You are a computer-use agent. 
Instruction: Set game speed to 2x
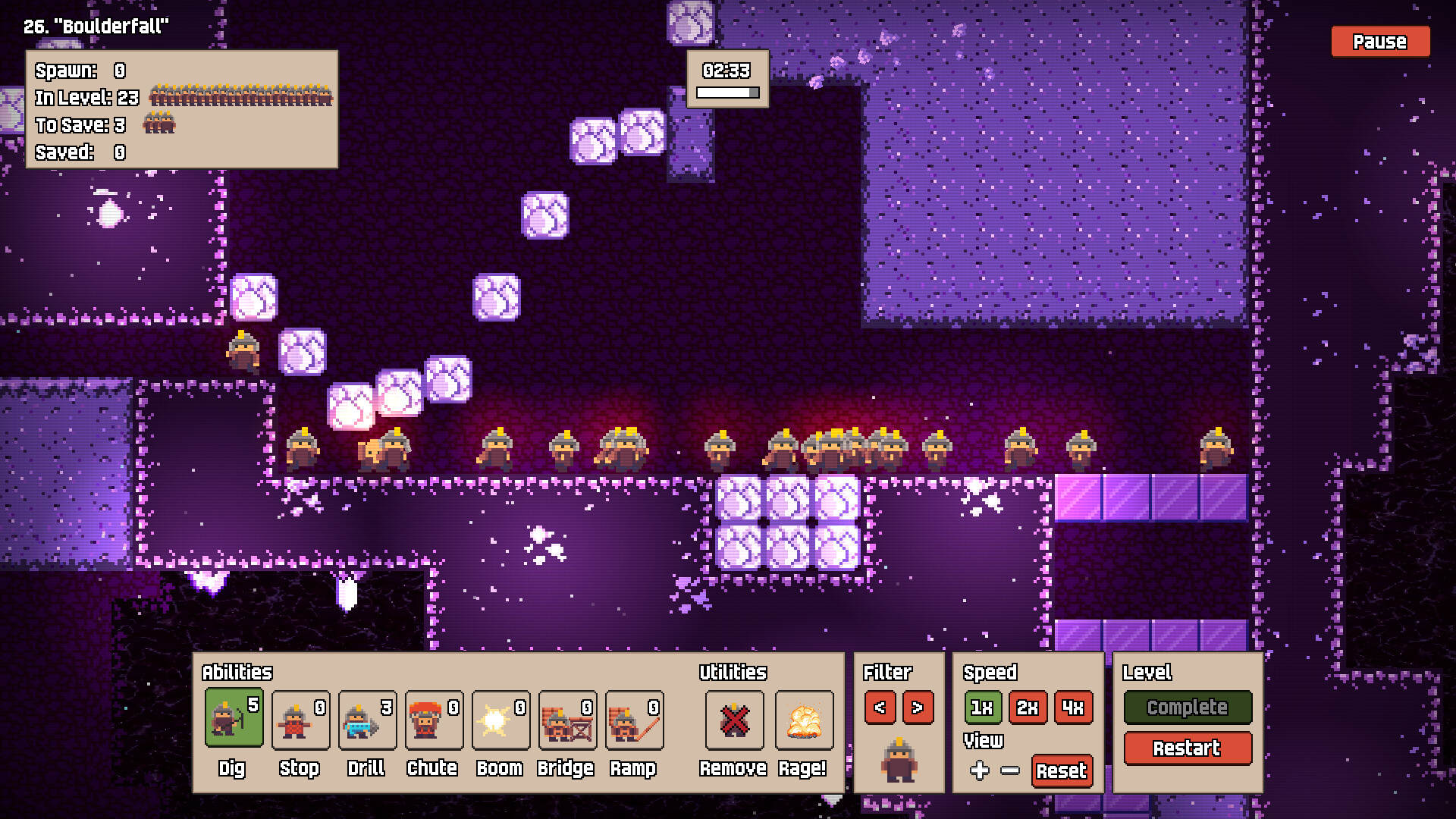click(x=1028, y=708)
